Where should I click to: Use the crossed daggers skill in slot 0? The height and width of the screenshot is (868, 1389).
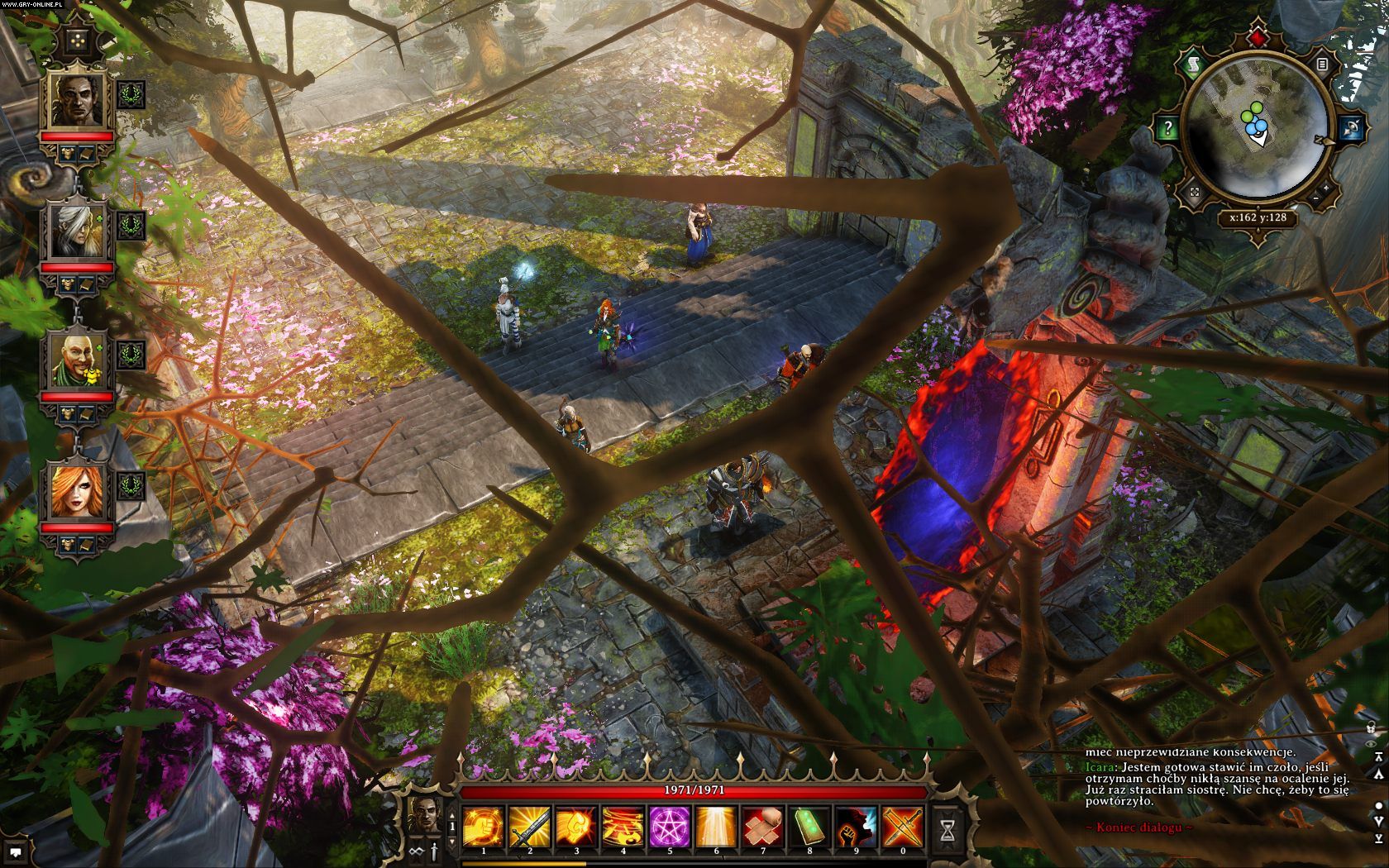pyautogui.click(x=902, y=826)
